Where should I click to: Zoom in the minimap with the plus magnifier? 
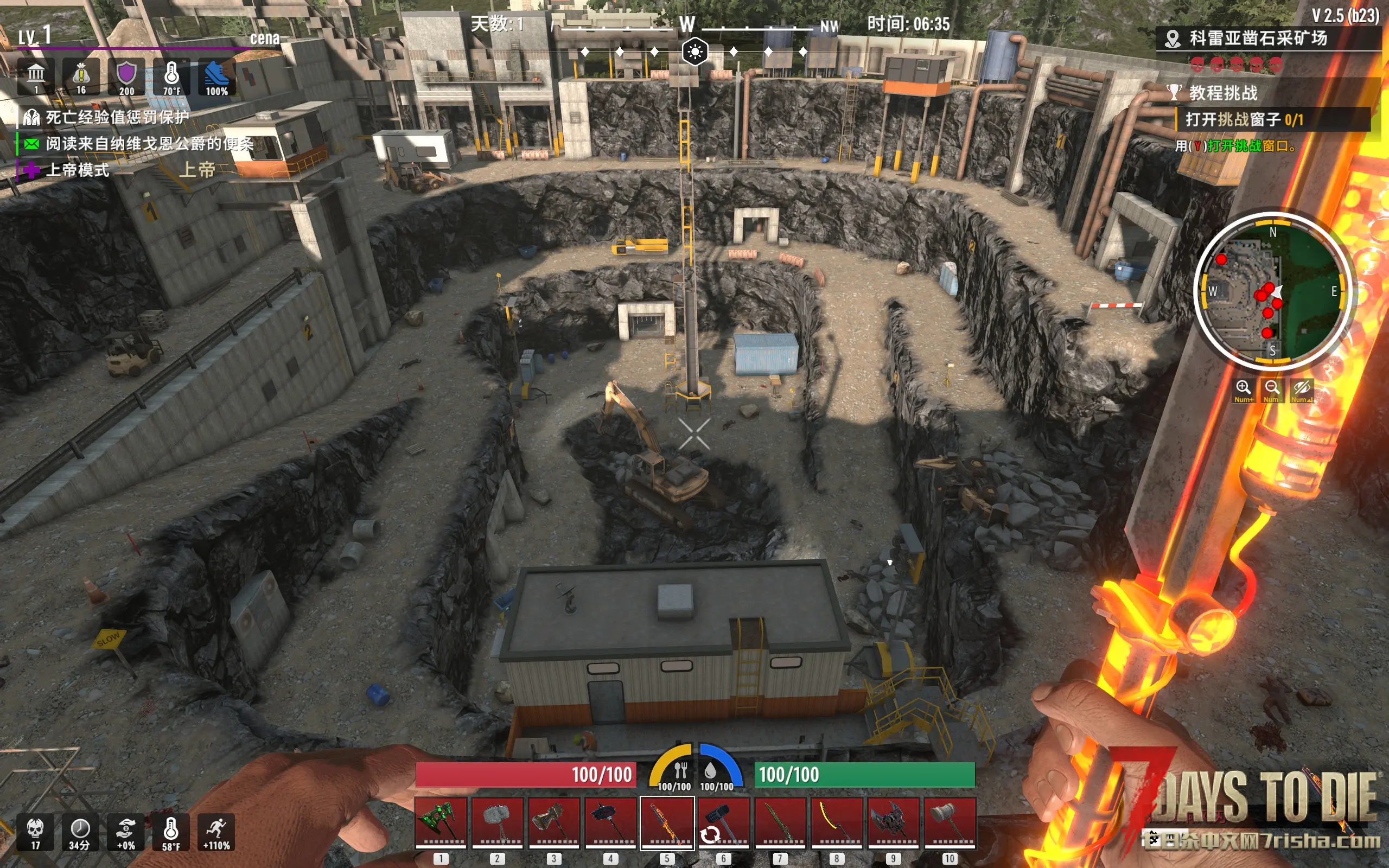click(x=1243, y=390)
